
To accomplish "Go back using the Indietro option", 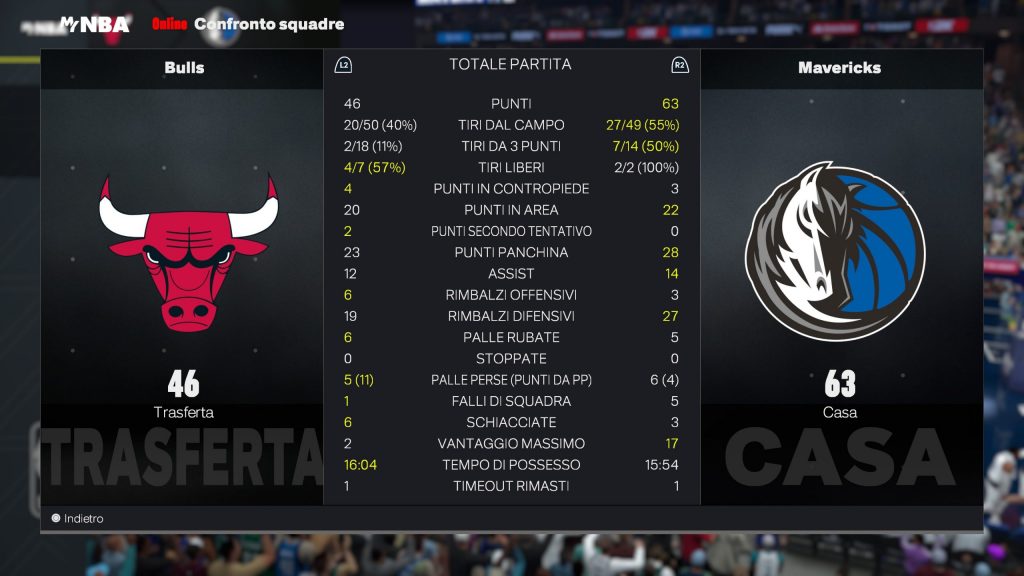I will click(x=78, y=519).
